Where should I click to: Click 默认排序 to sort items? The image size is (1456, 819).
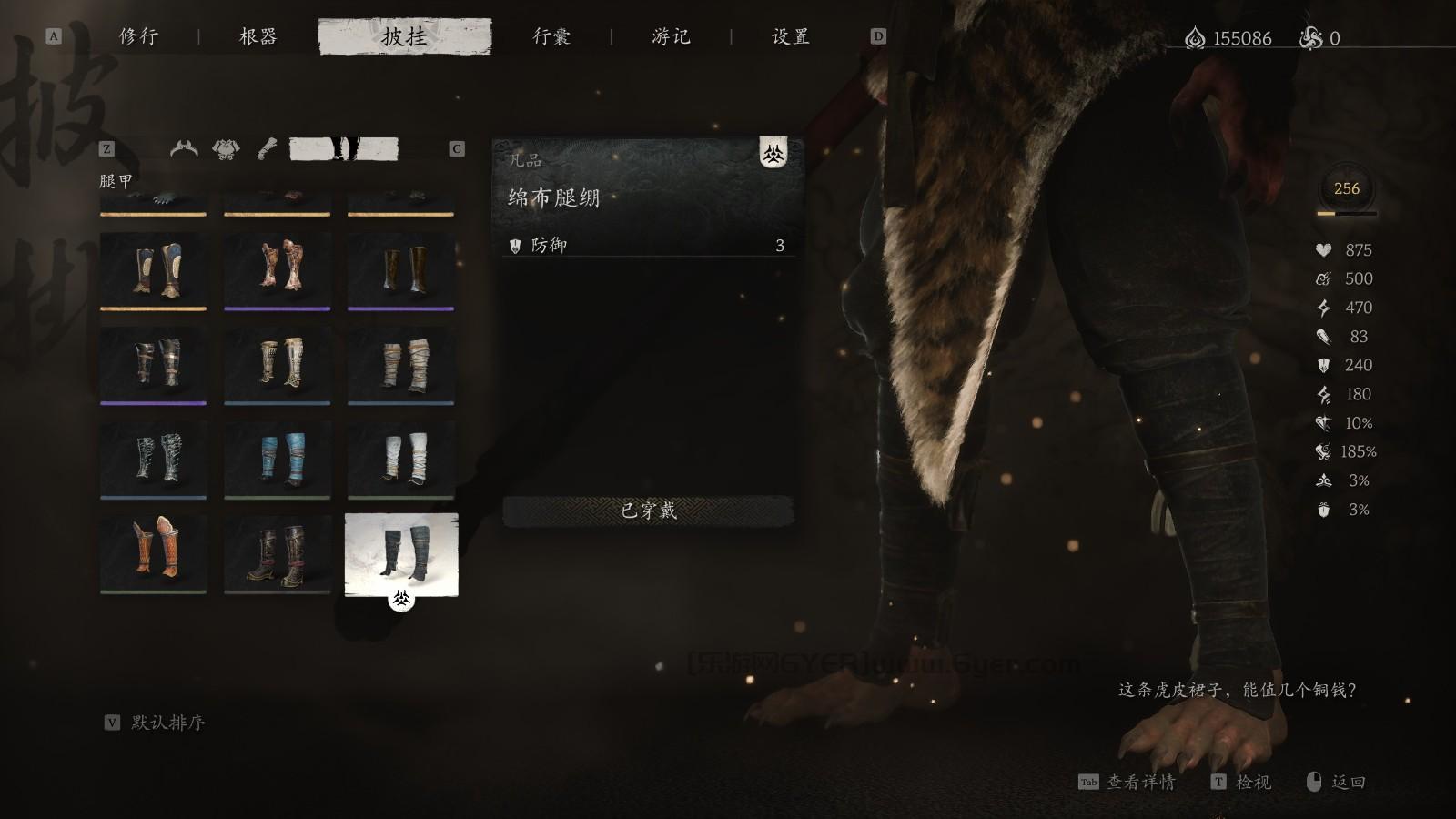pyautogui.click(x=169, y=723)
